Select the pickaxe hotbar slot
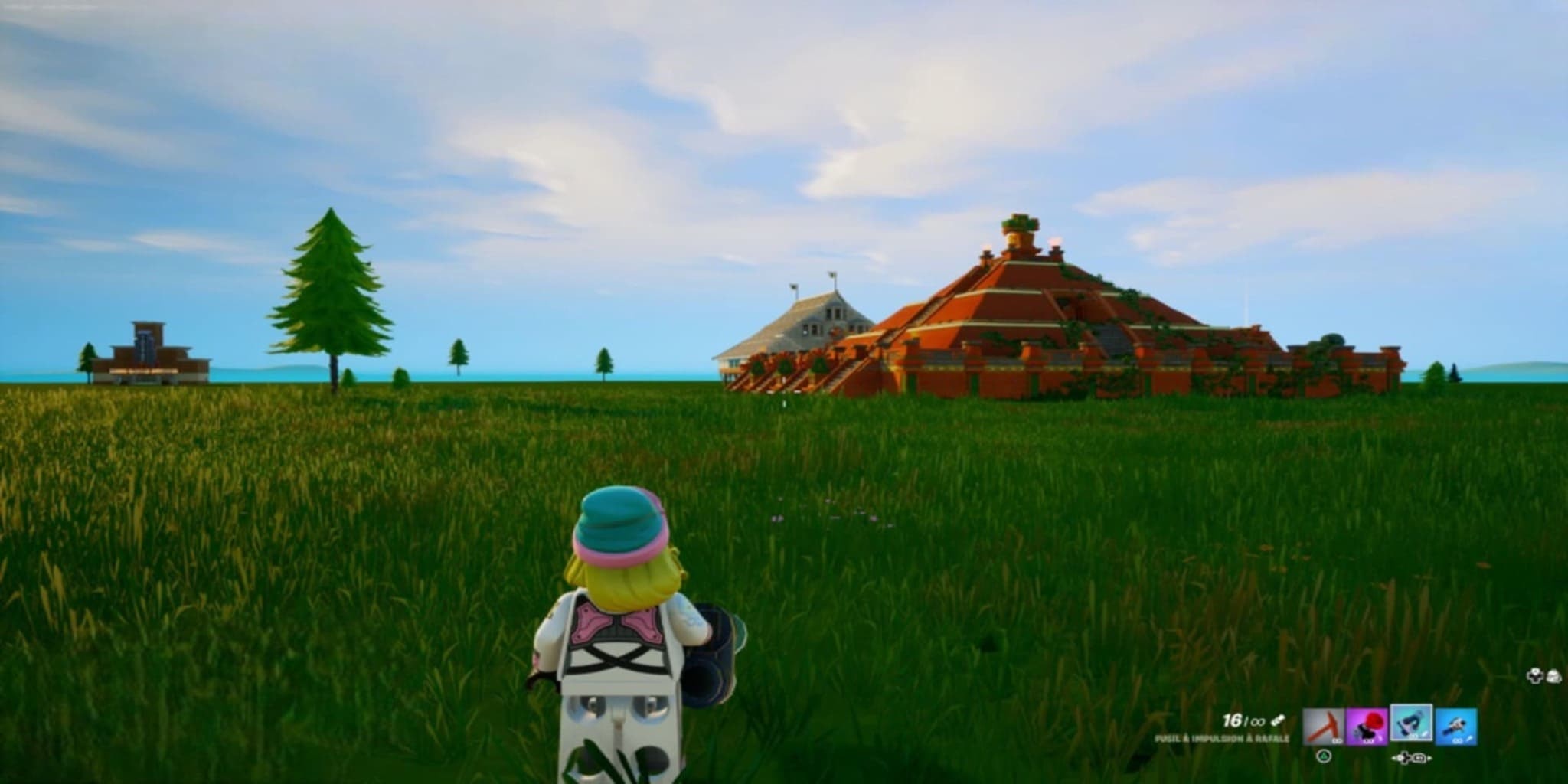1568x784 pixels. point(1324,726)
